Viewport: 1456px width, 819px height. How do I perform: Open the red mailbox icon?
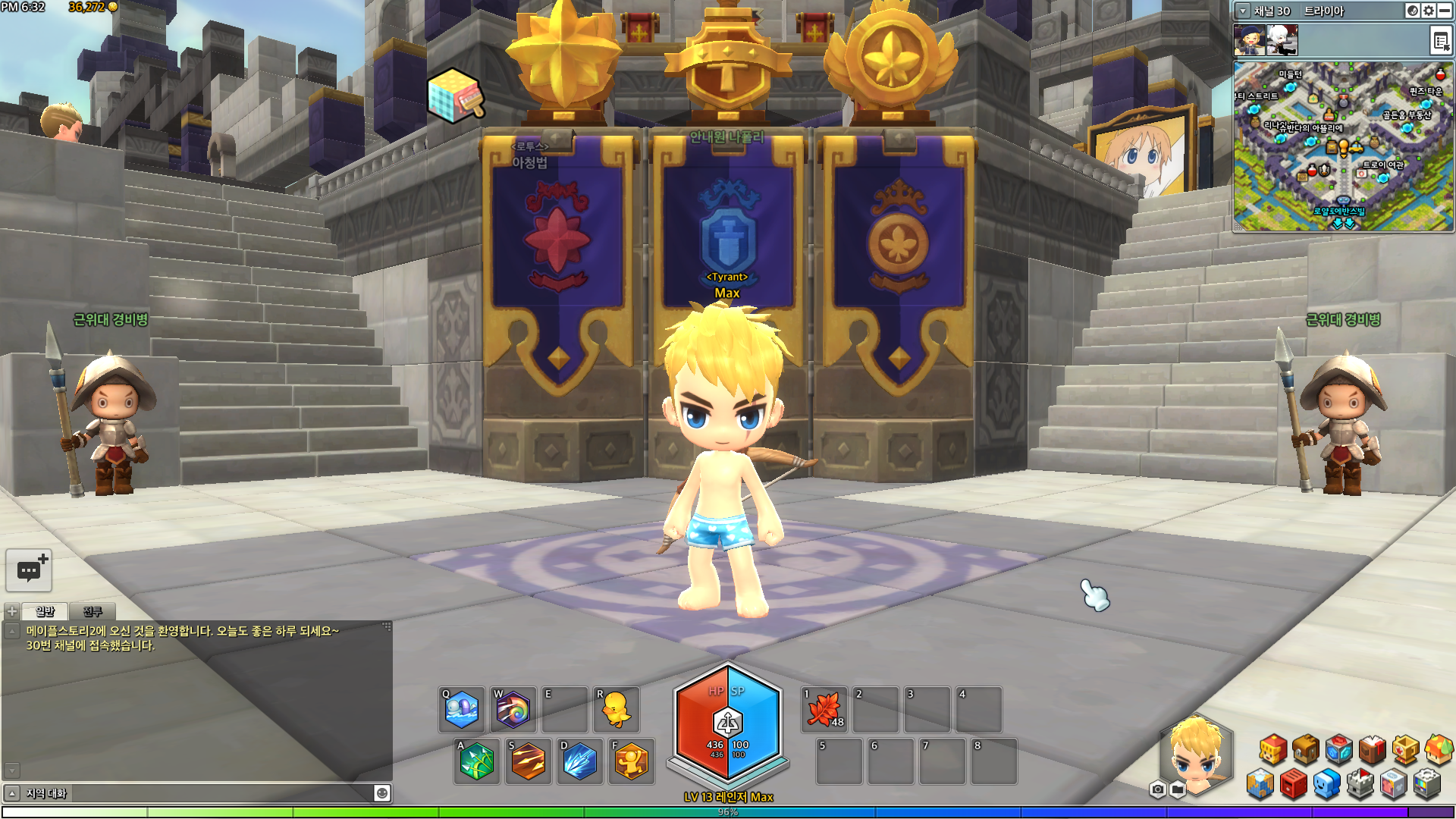[x=1294, y=784]
